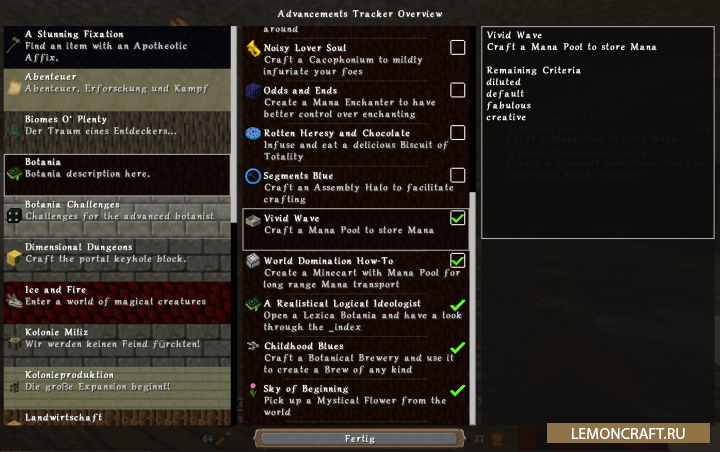Image resolution: width=720 pixels, height=452 pixels.
Task: Toggle the Segments Blue checkbox
Action: coord(457,176)
